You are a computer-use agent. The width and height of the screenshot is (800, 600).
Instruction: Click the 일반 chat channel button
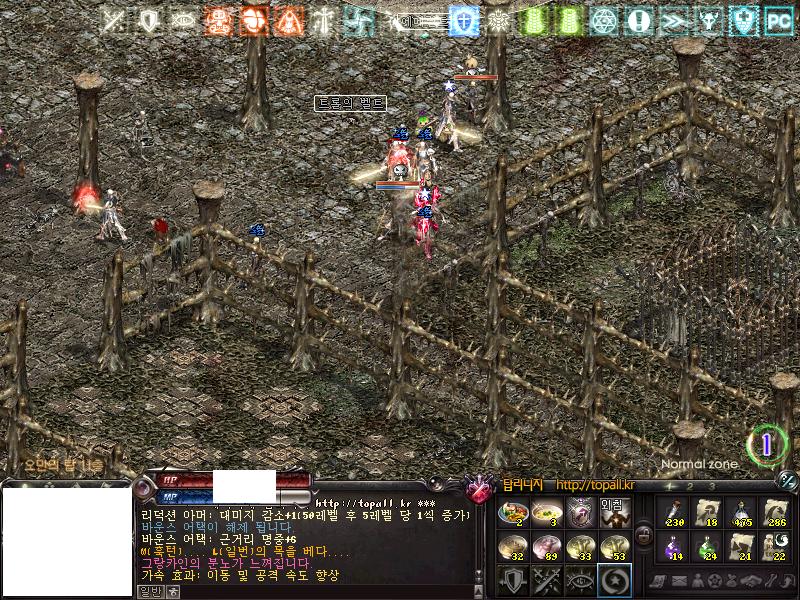149,592
